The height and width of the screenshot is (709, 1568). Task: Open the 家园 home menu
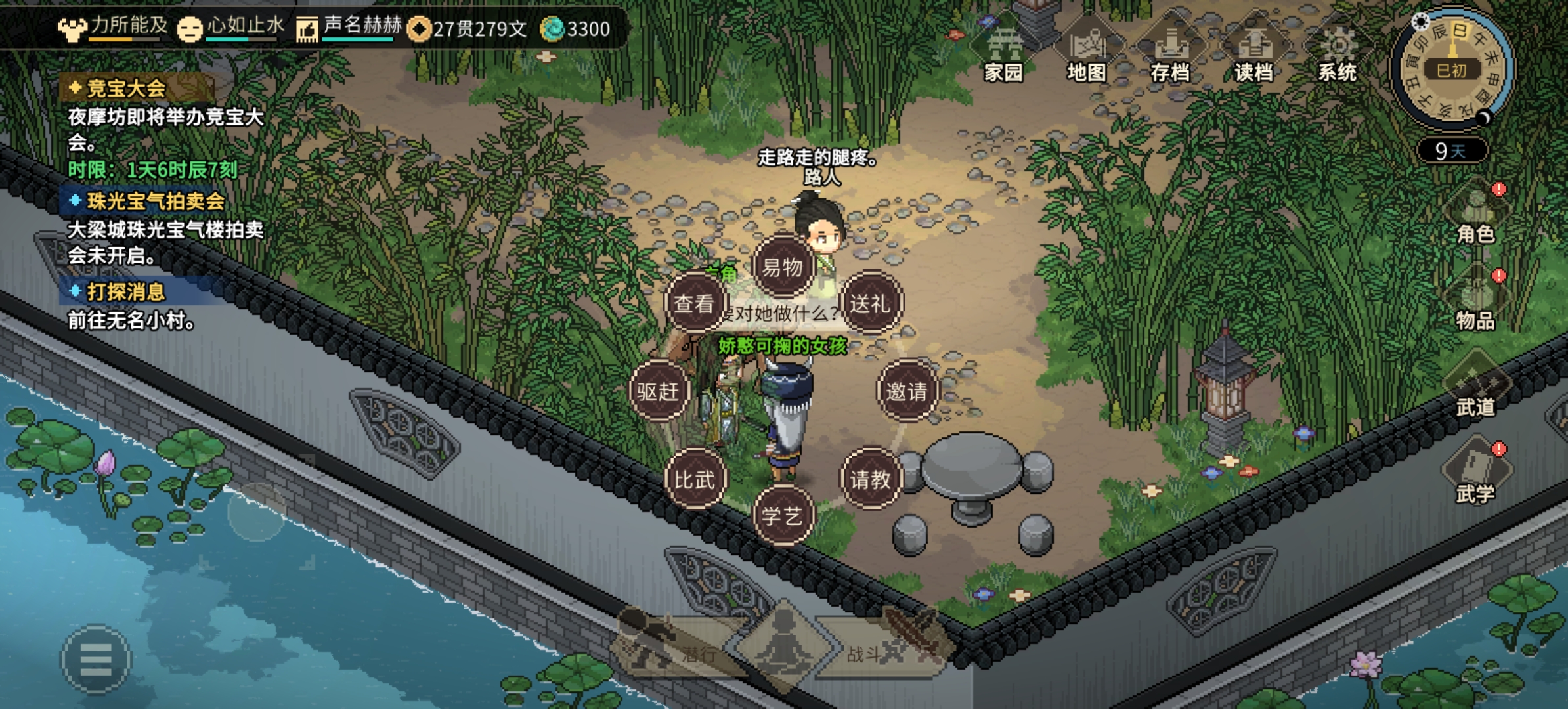point(1003,55)
